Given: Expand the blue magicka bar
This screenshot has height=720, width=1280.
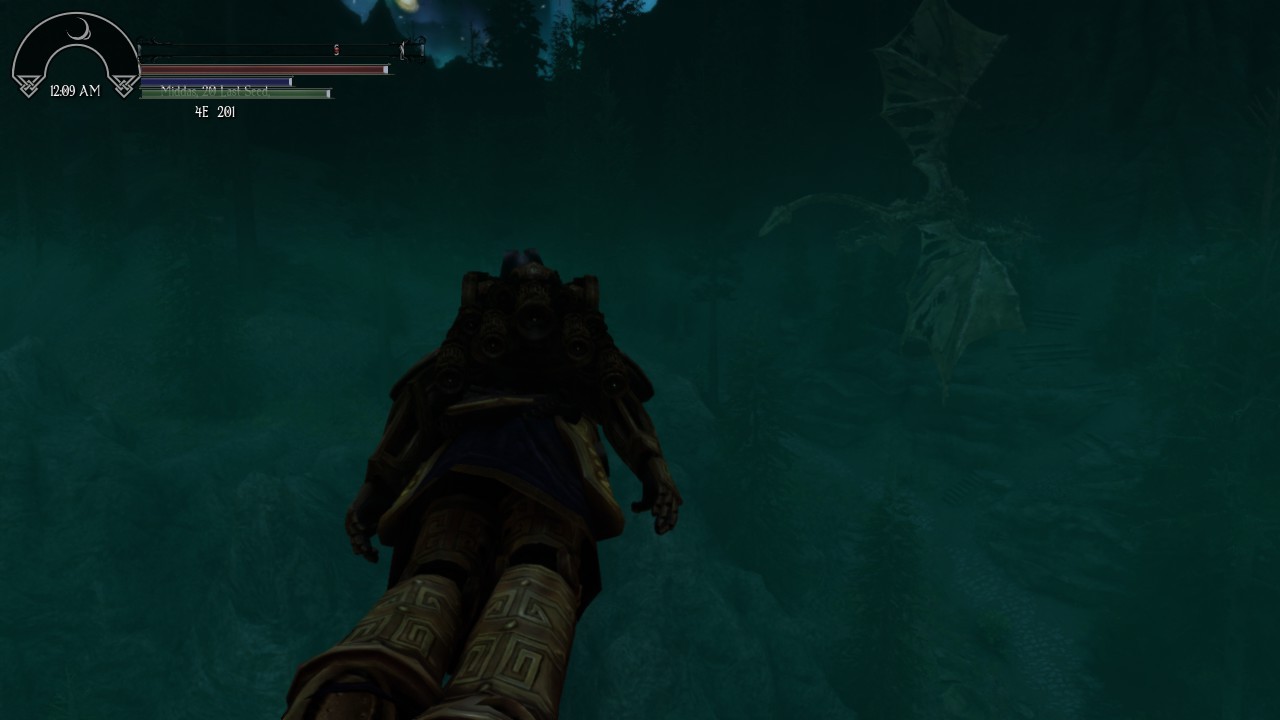Looking at the screenshot, I should coord(215,81).
